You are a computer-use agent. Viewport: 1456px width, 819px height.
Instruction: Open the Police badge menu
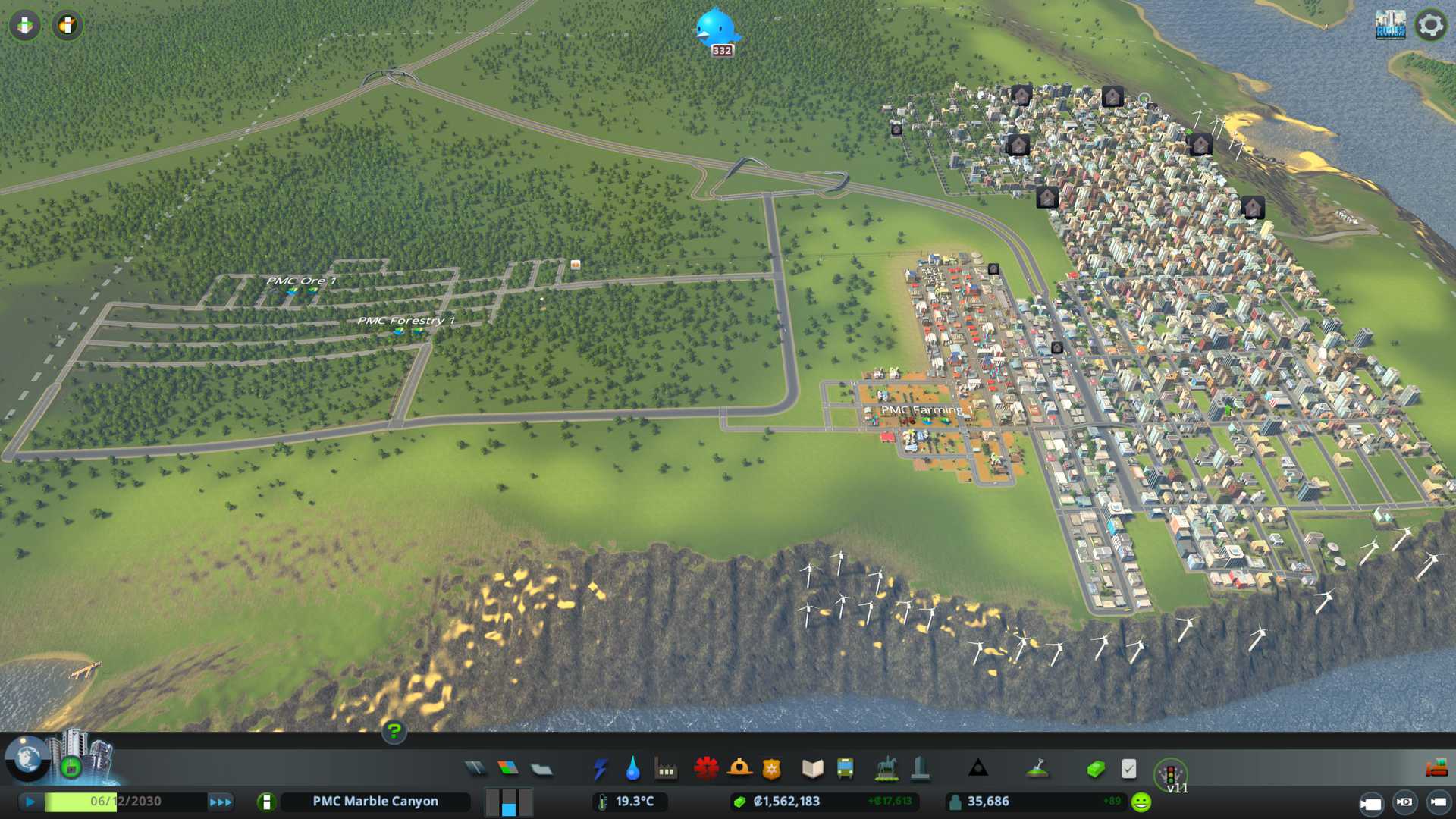tap(771, 769)
